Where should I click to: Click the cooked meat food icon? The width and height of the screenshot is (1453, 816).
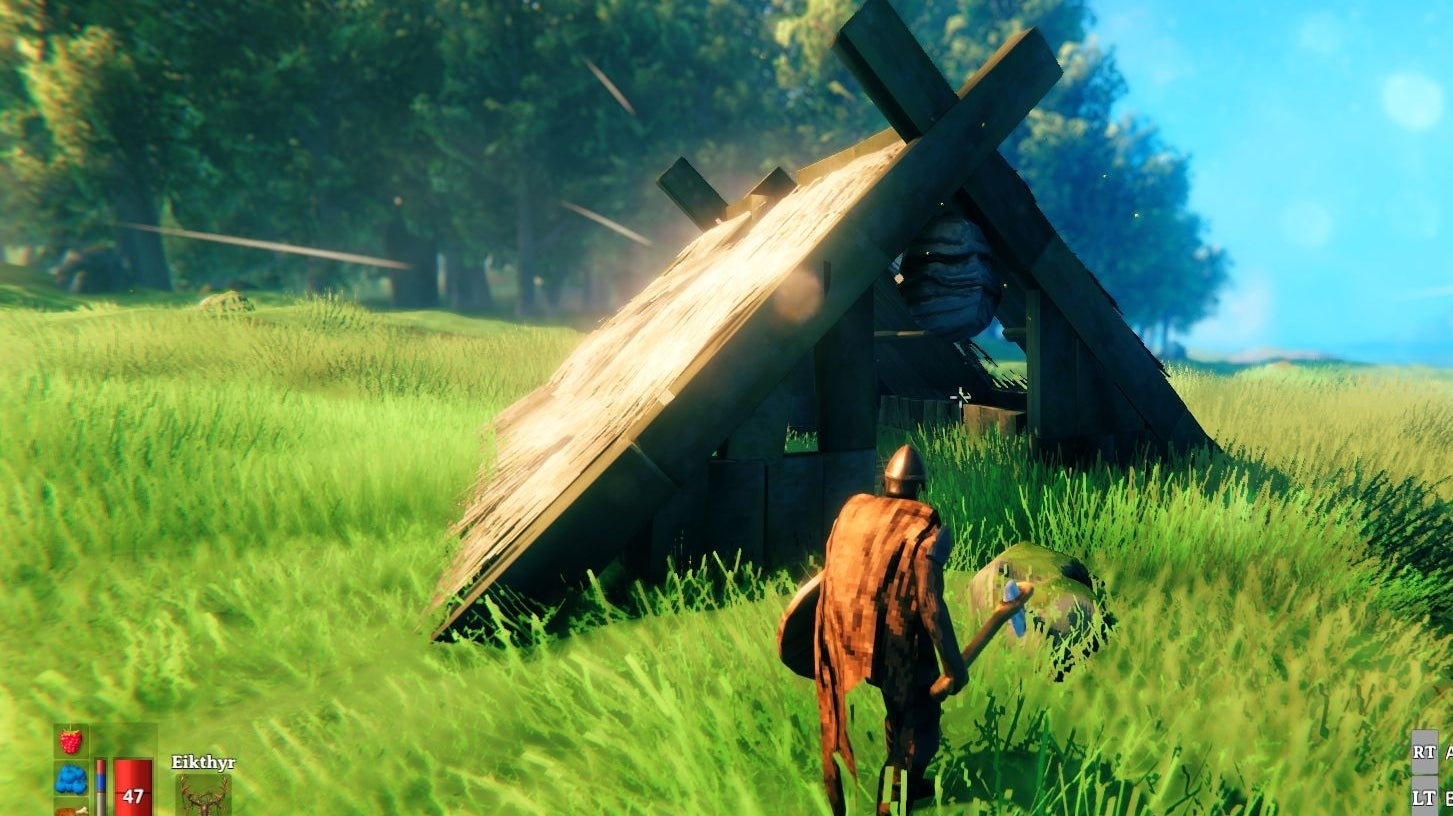click(70, 812)
